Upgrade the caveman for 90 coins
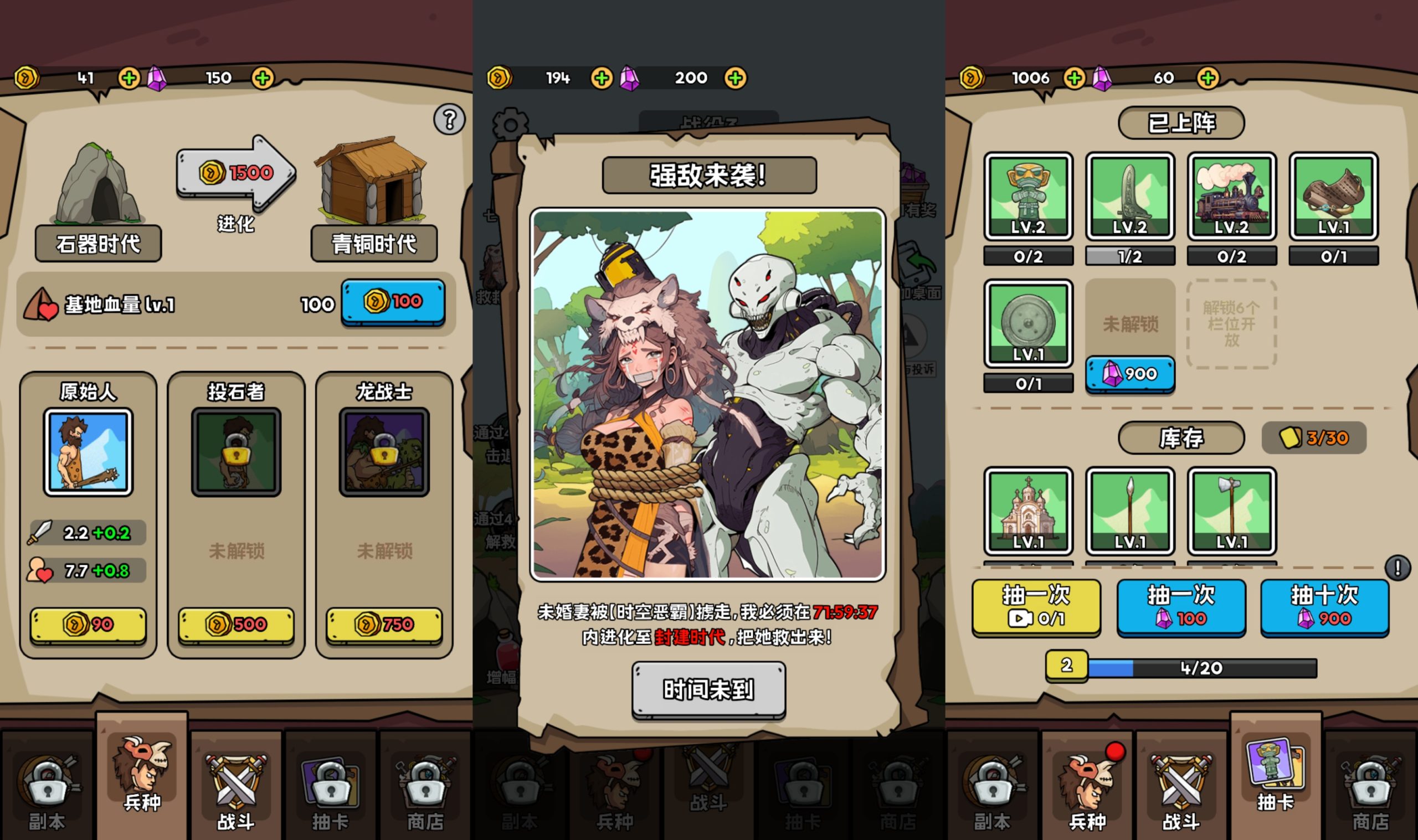The height and width of the screenshot is (840, 1418). [x=88, y=625]
